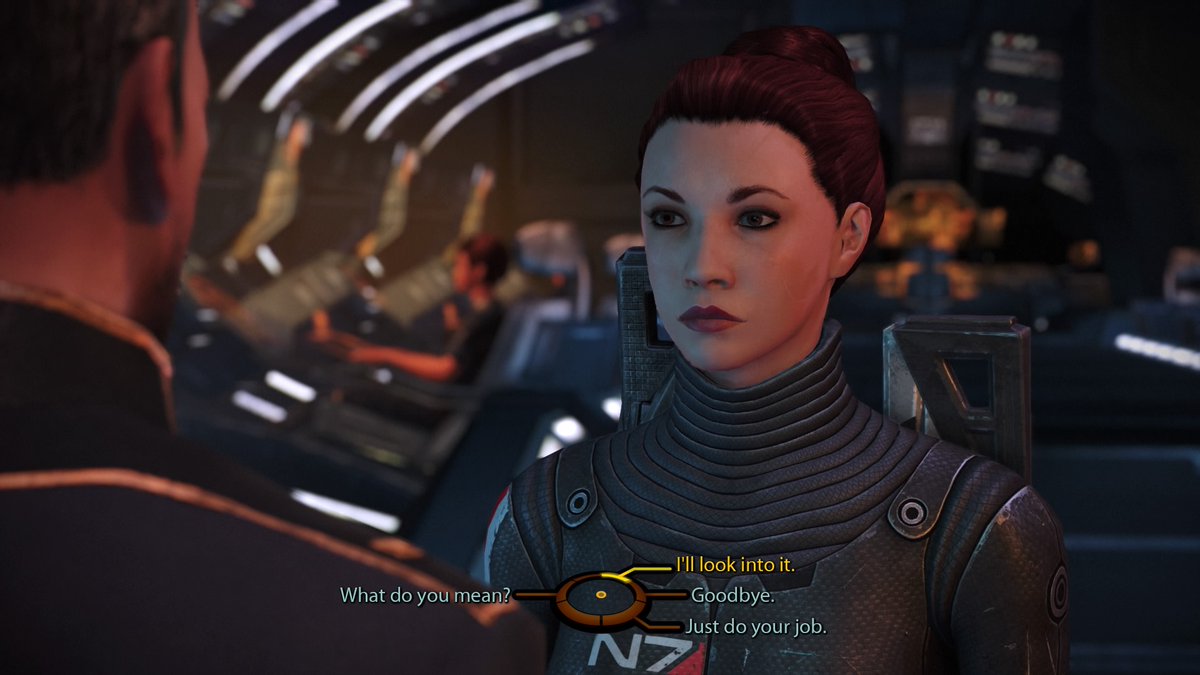Screen dimensions: 1200x675
Task: Pick the "Just do your job." response
Action: click(755, 627)
